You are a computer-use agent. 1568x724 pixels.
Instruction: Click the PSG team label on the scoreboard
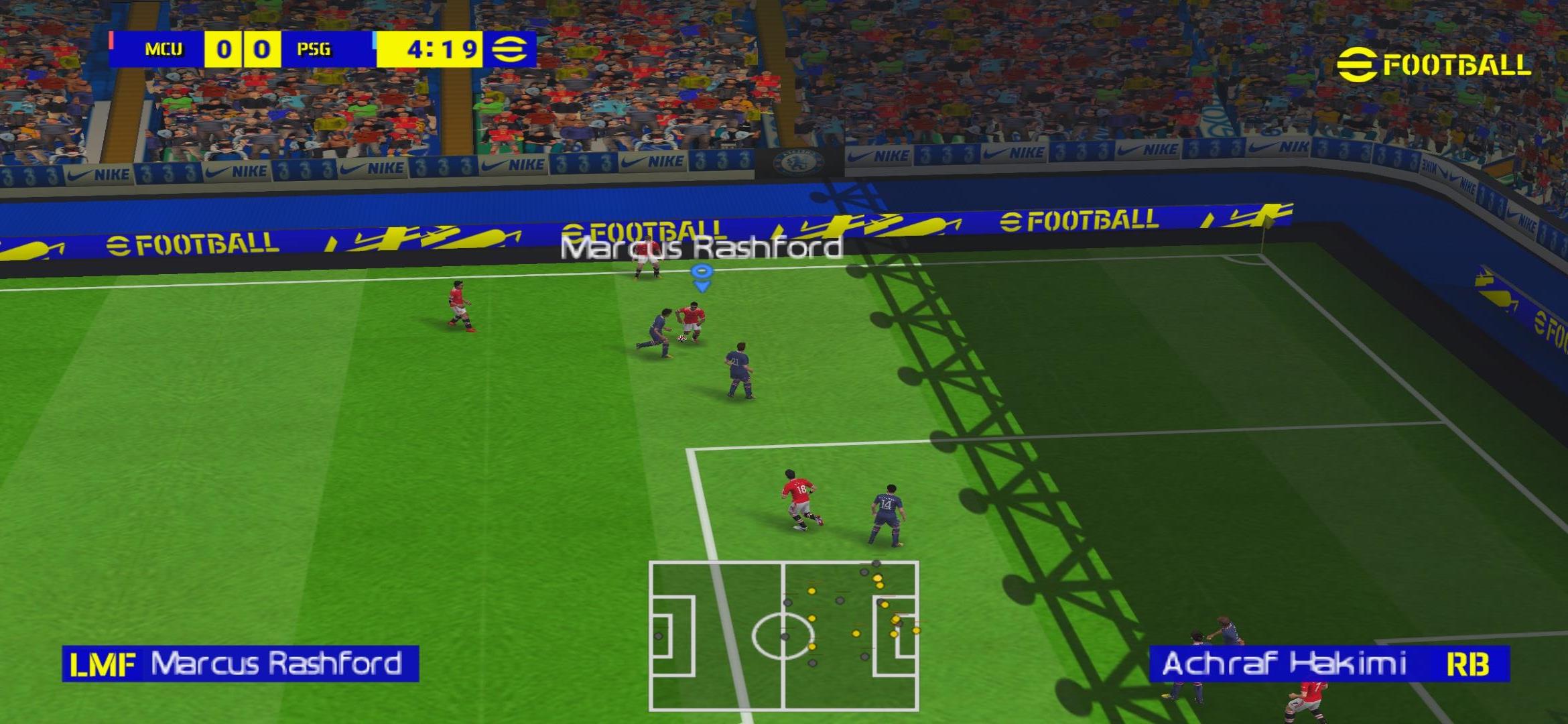pyautogui.click(x=312, y=48)
